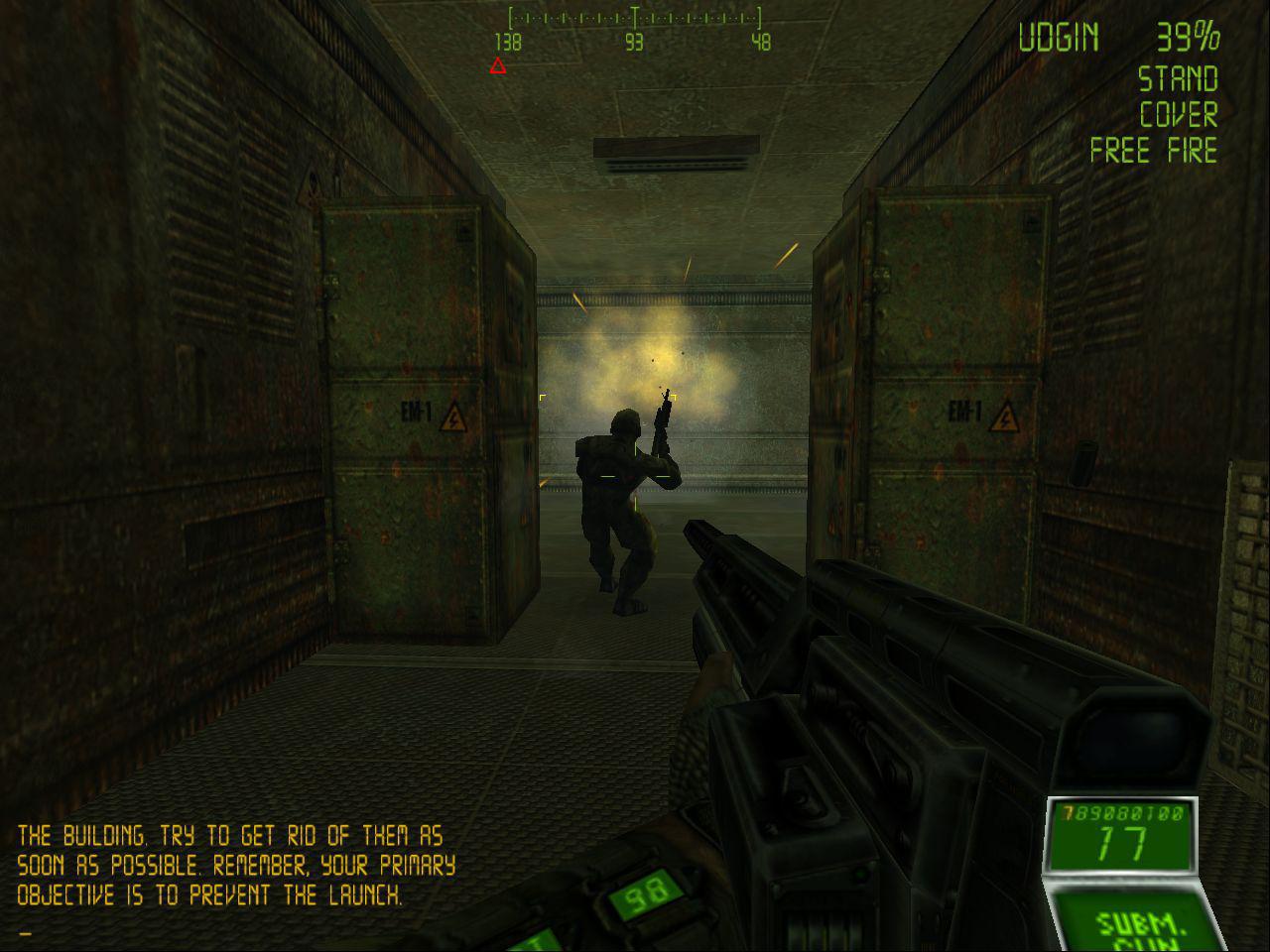1270x952 pixels.
Task: Click the red triangle objective marker below the compass
Action: [x=496, y=66]
